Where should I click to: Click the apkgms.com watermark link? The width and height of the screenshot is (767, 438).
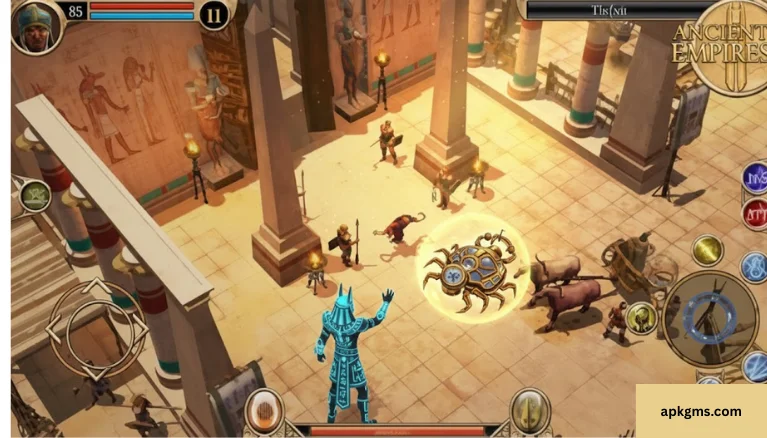701,410
